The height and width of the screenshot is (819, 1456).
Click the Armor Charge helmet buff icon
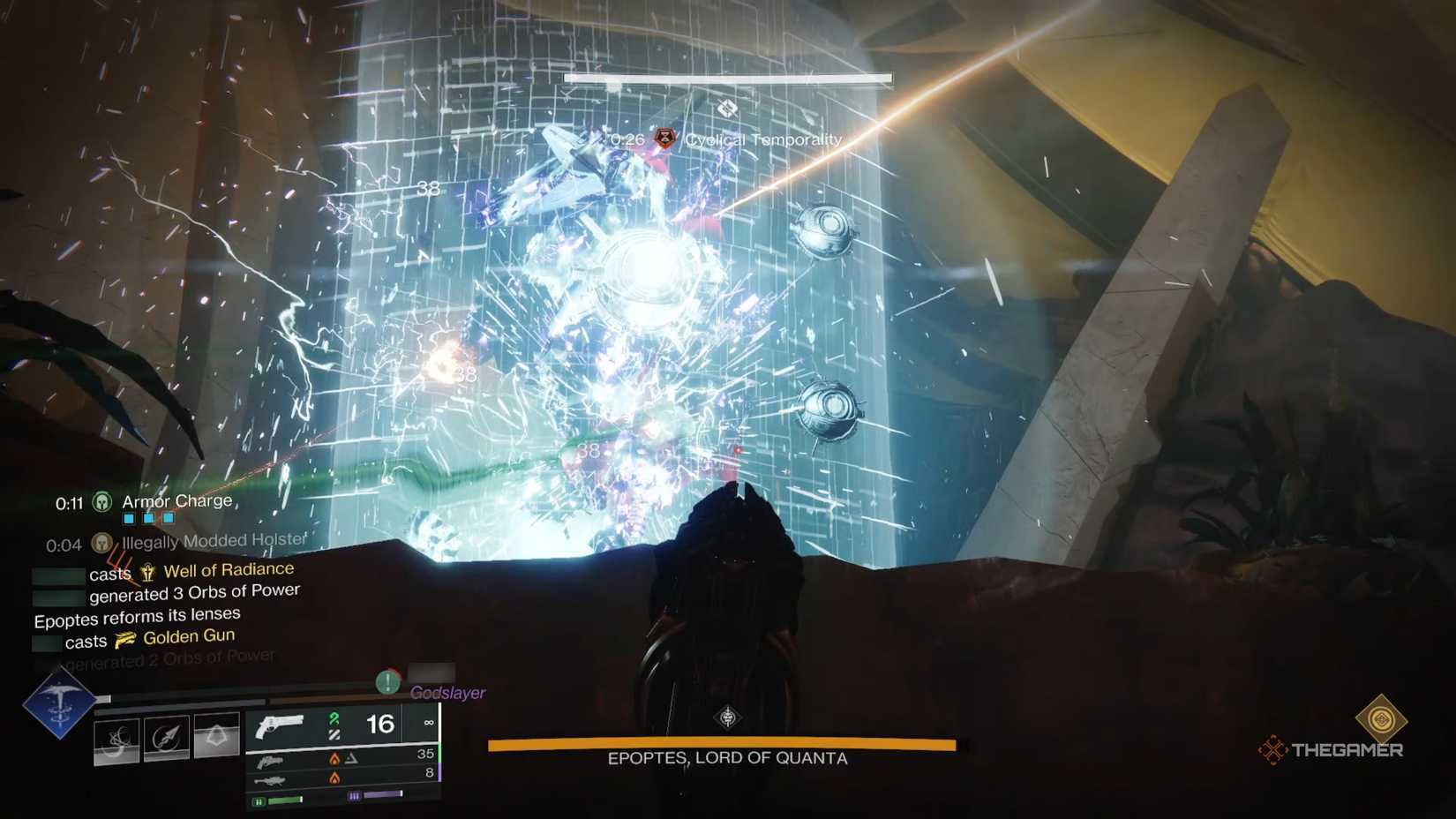pyautogui.click(x=101, y=502)
